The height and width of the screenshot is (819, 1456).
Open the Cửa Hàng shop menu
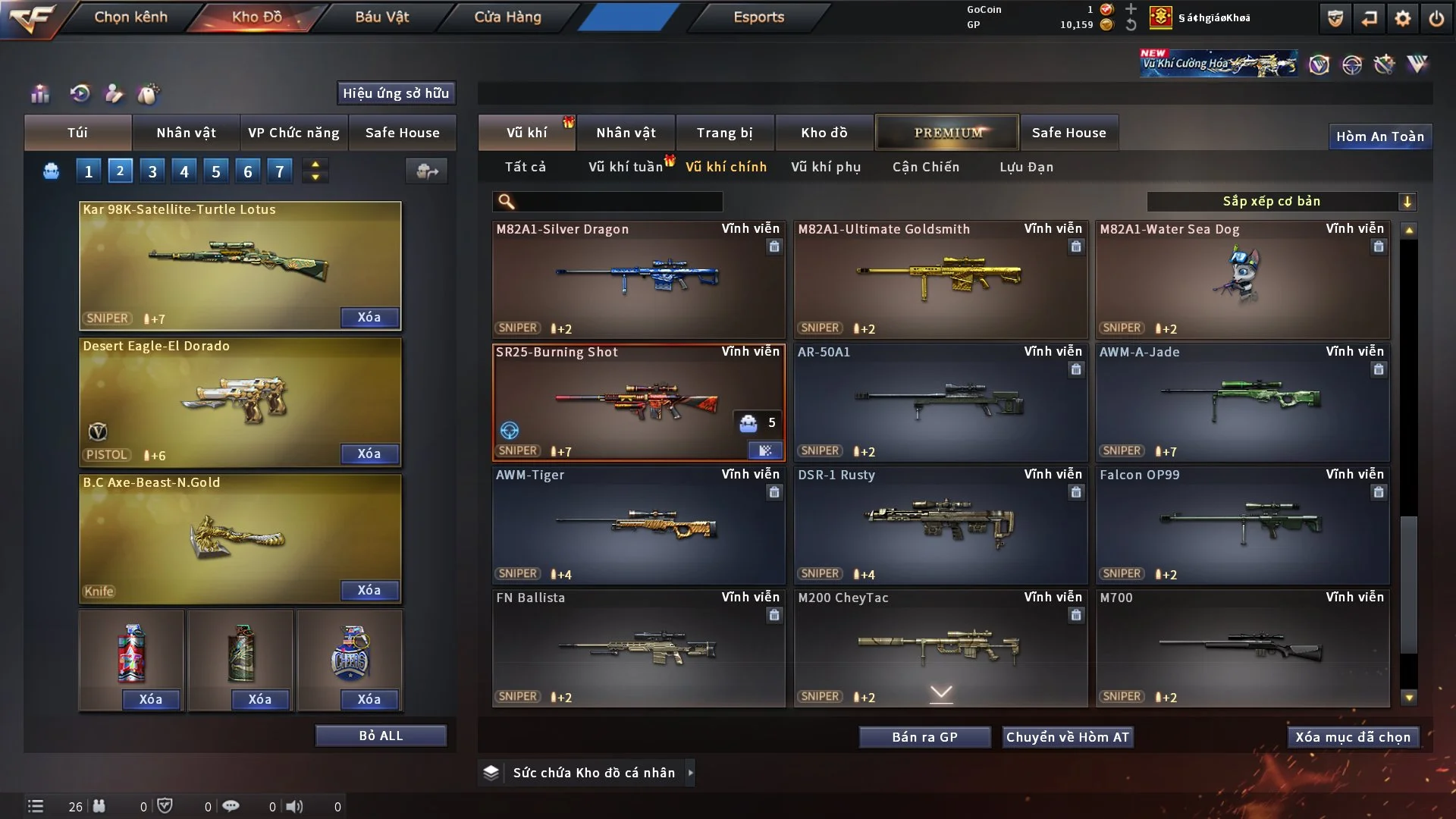pos(507,17)
